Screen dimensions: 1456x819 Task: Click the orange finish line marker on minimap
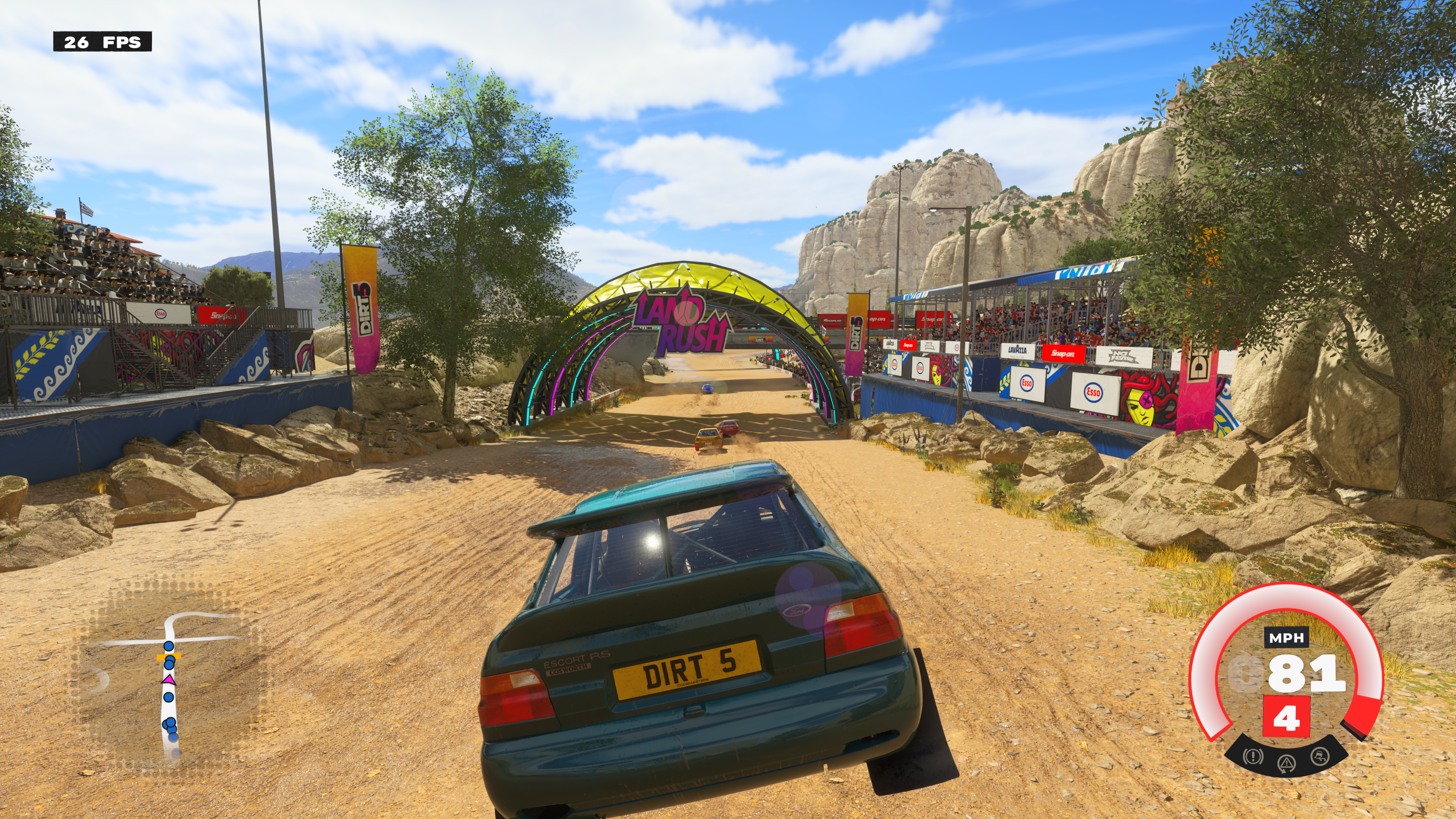tap(168, 657)
